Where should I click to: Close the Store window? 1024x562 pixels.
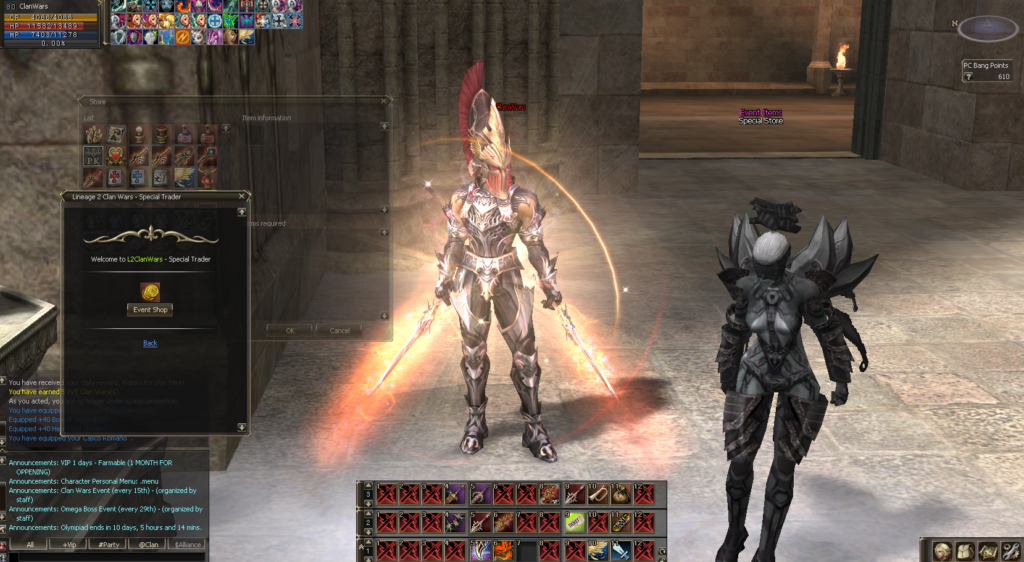click(384, 101)
